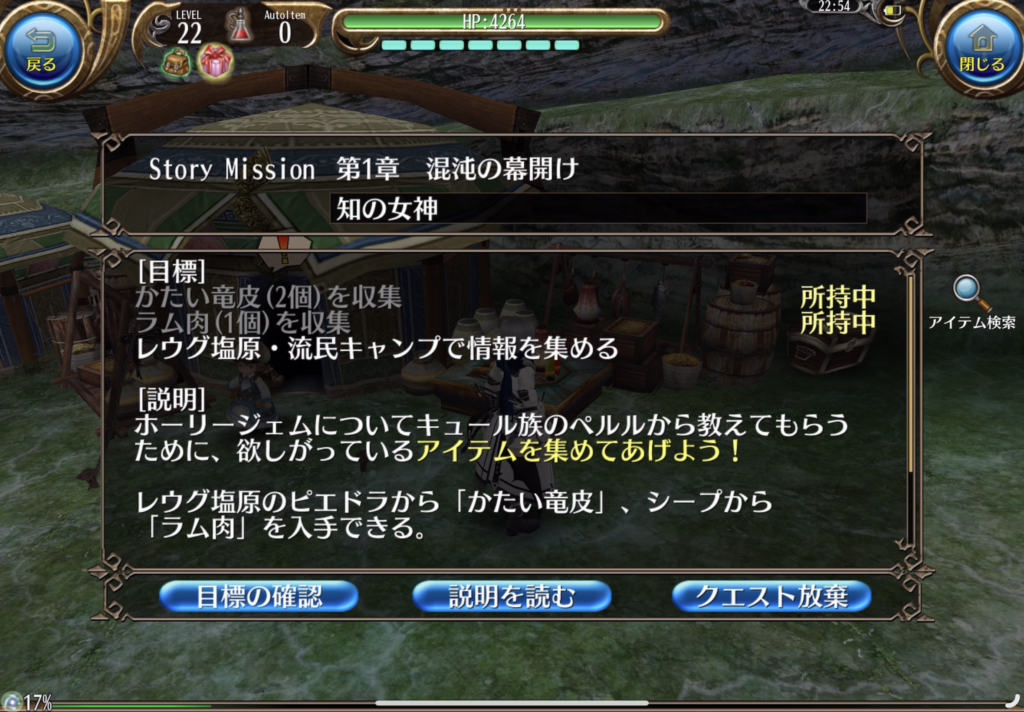The width and height of the screenshot is (1024, 712).
Task: Choose the 説明を読む button
Action: click(512, 597)
